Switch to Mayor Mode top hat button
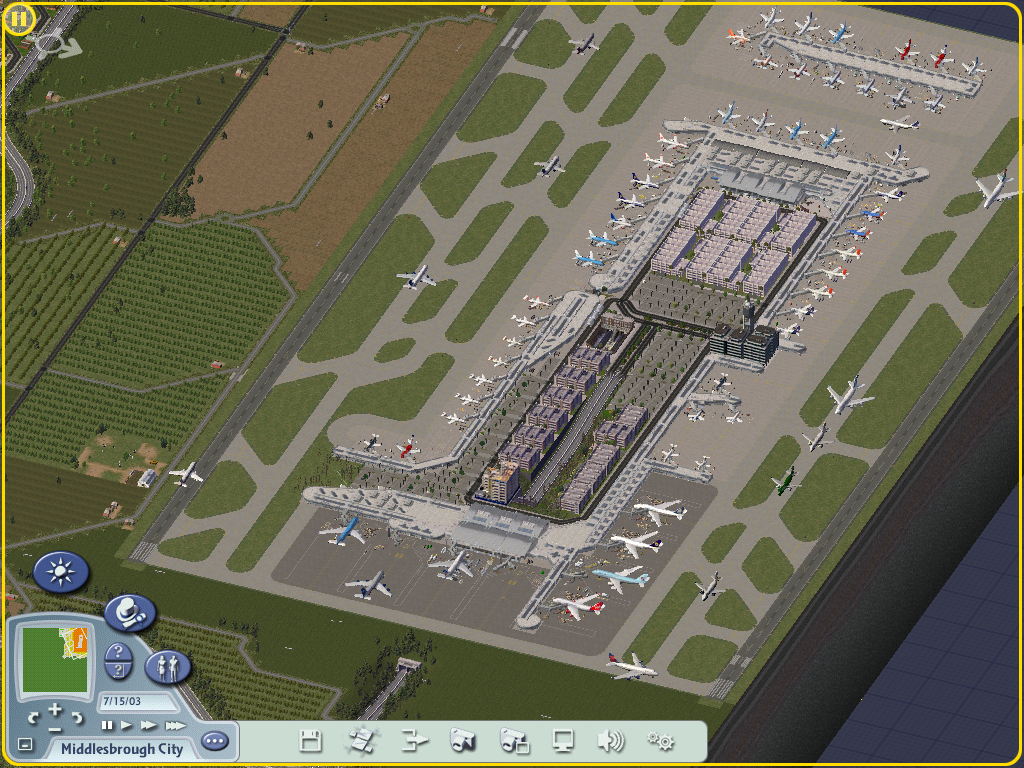Screen dimensions: 1024x768 click(x=129, y=612)
